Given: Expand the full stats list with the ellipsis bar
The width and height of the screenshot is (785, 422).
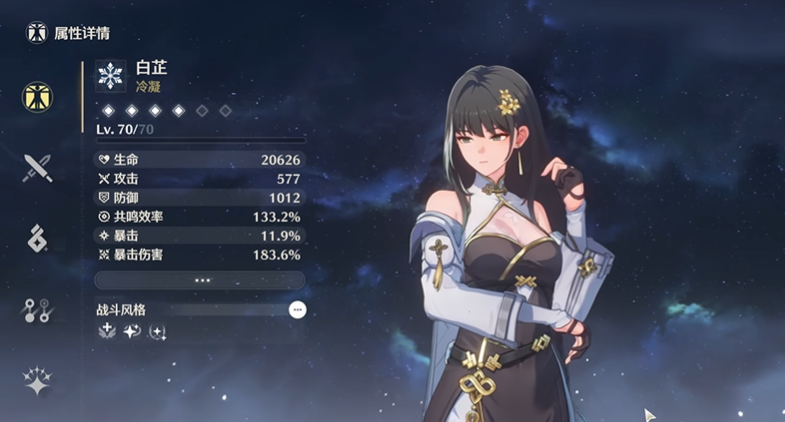Looking at the screenshot, I should 199,281.
